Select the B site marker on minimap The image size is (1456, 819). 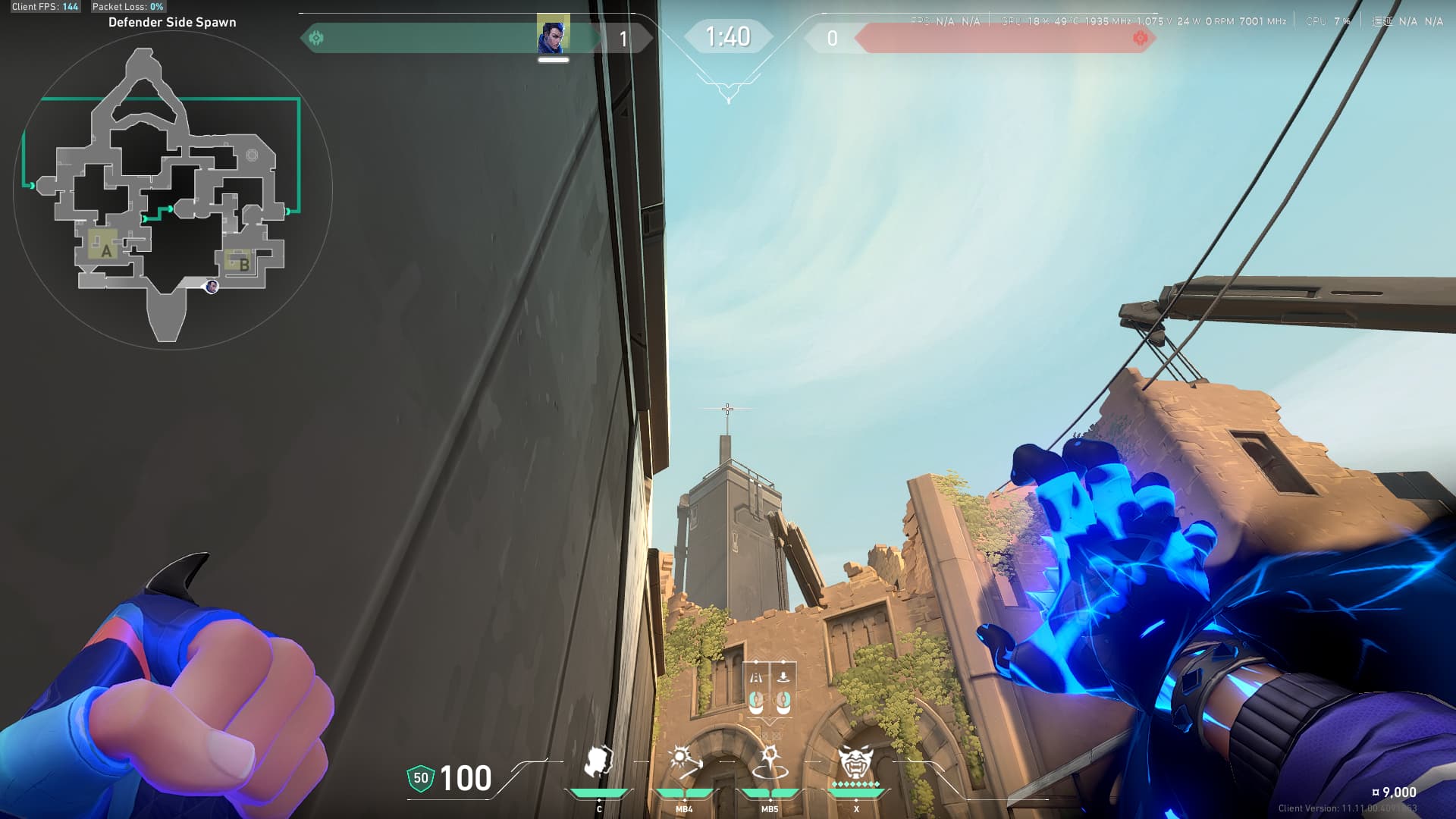(242, 264)
